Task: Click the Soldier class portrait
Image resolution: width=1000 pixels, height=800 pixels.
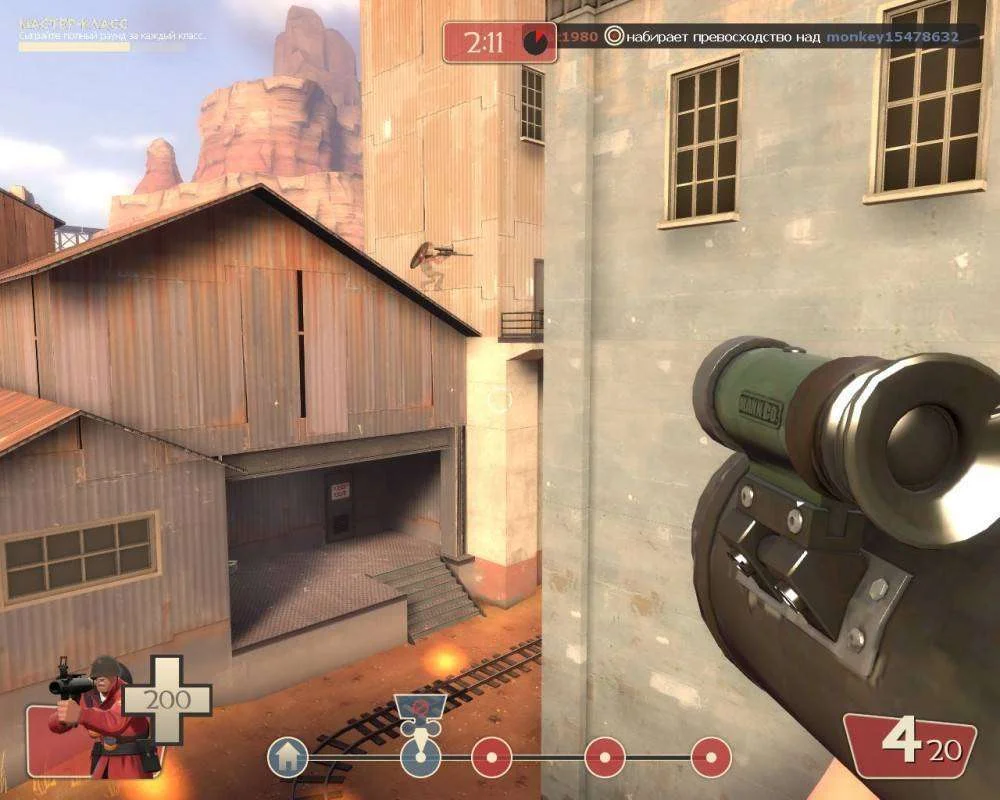Action: click(98, 718)
